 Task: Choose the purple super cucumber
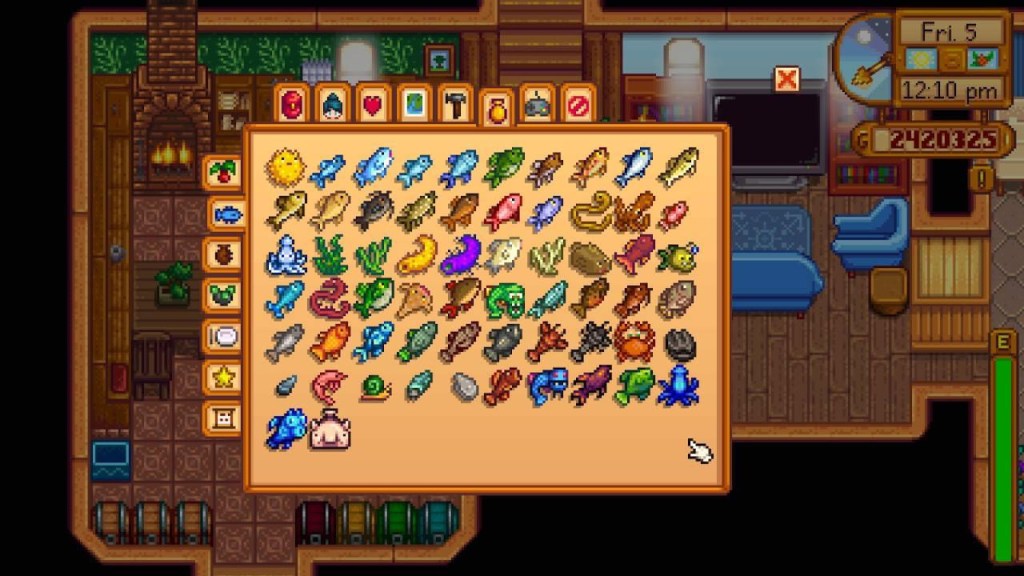point(460,254)
